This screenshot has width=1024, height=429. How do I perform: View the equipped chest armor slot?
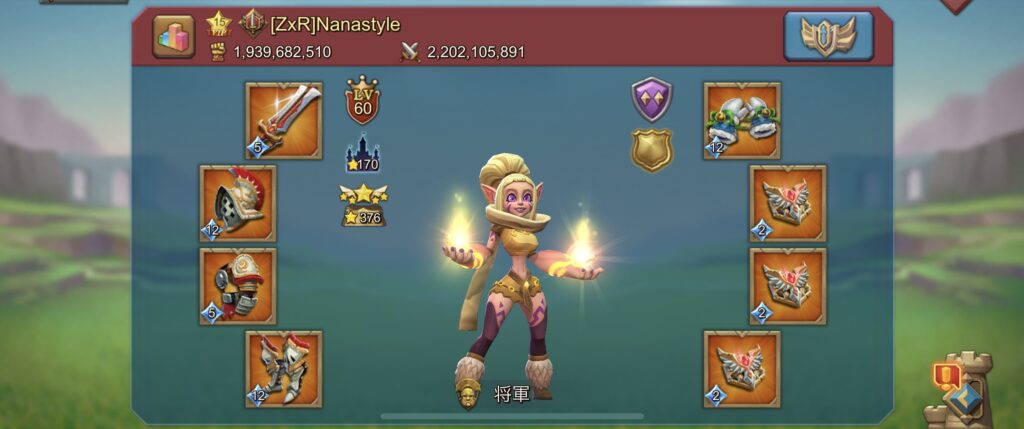tap(238, 287)
